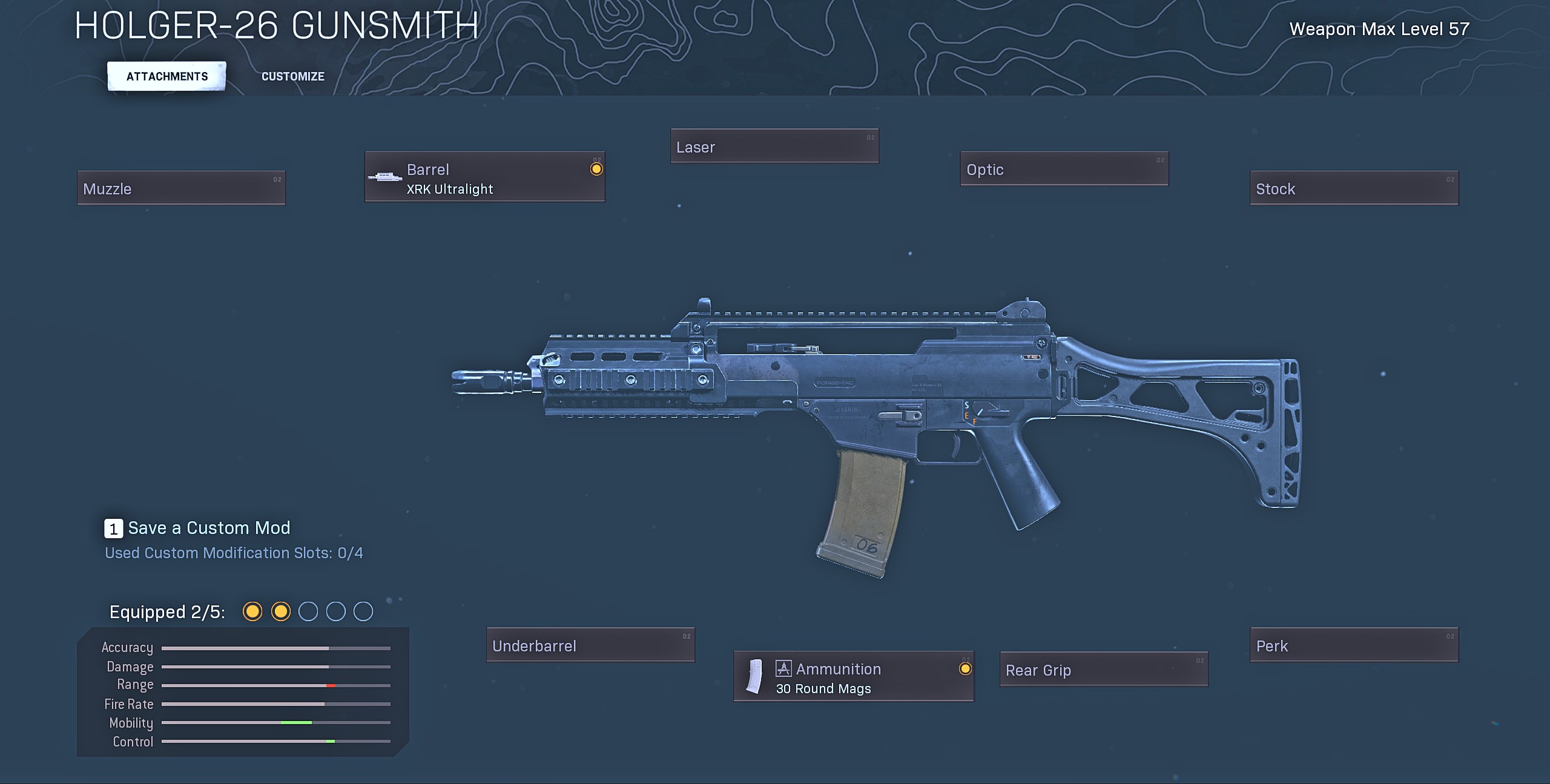Viewport: 1550px width, 784px height.
Task: Click Save a Custom Mod
Action: (198, 528)
